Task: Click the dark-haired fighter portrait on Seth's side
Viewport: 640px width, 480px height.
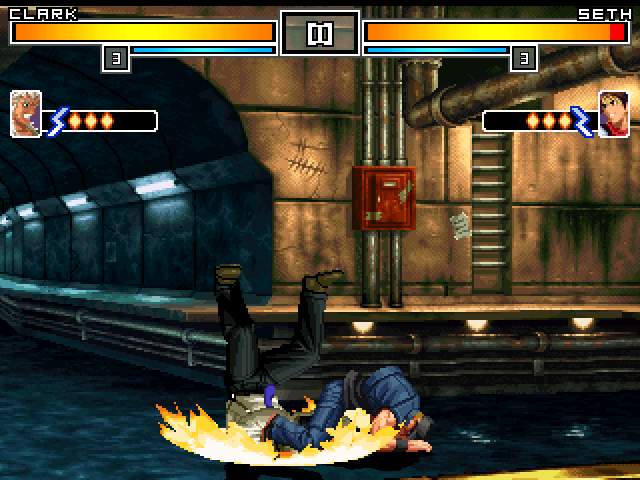Action: click(x=613, y=114)
